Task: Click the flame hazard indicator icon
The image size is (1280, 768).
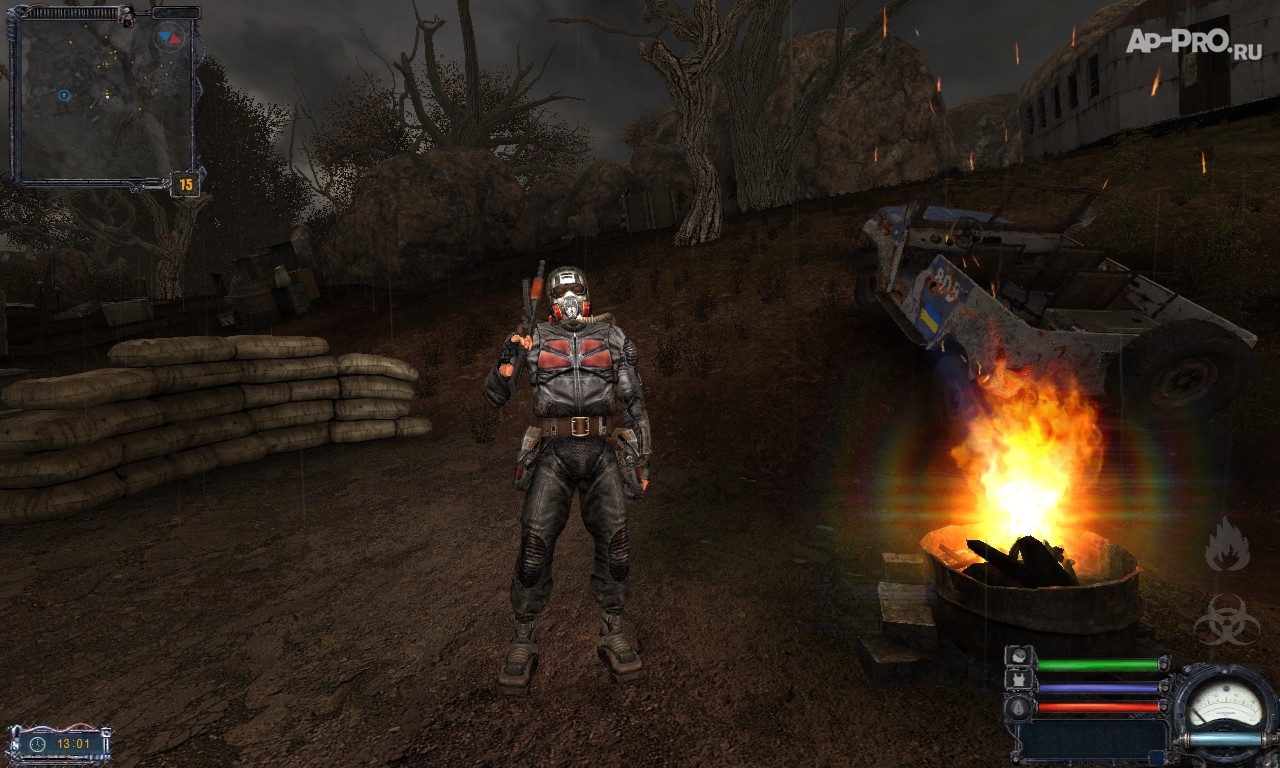Action: (x=1226, y=545)
